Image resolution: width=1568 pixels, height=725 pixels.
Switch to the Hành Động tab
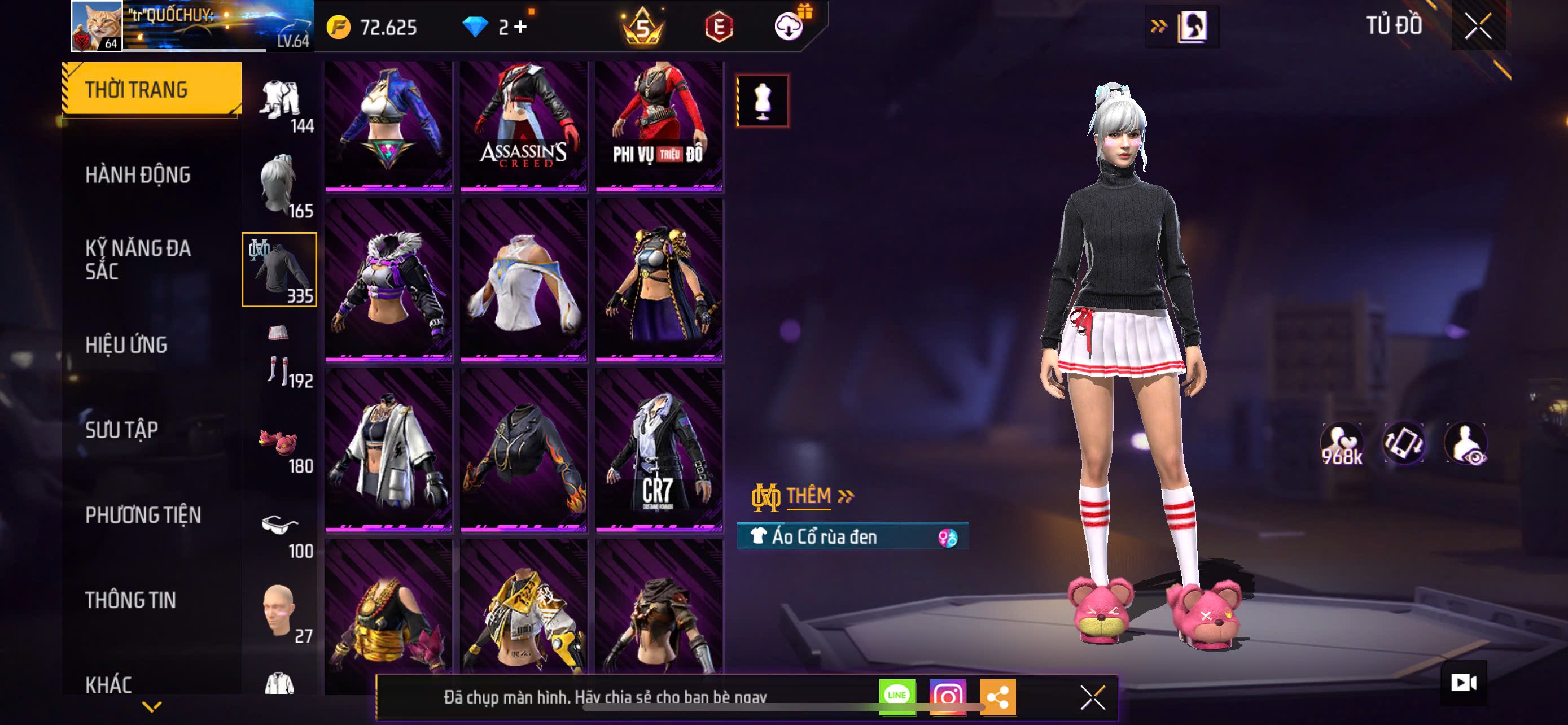[x=138, y=174]
